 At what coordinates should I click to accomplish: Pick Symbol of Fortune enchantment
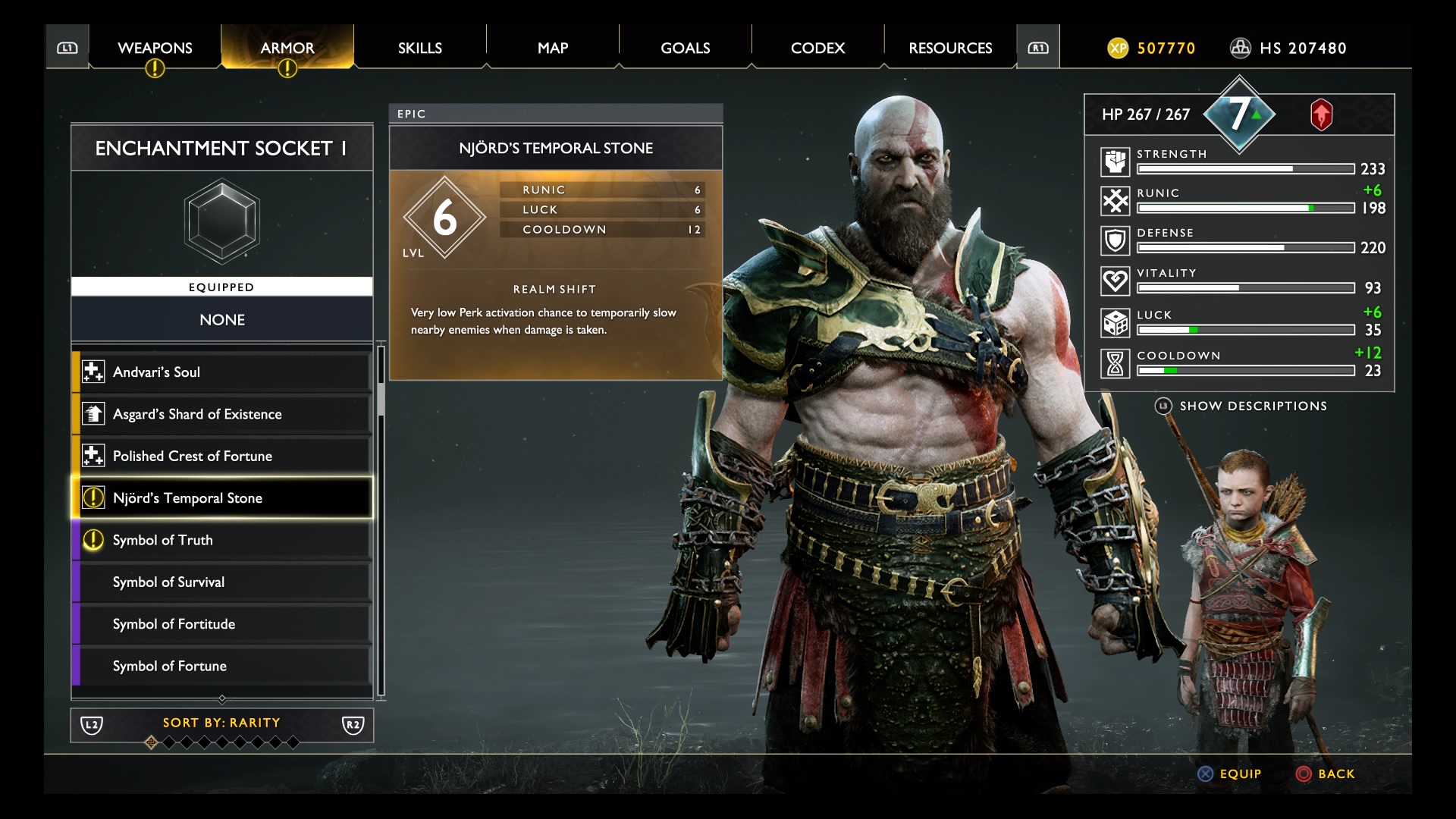click(x=222, y=666)
